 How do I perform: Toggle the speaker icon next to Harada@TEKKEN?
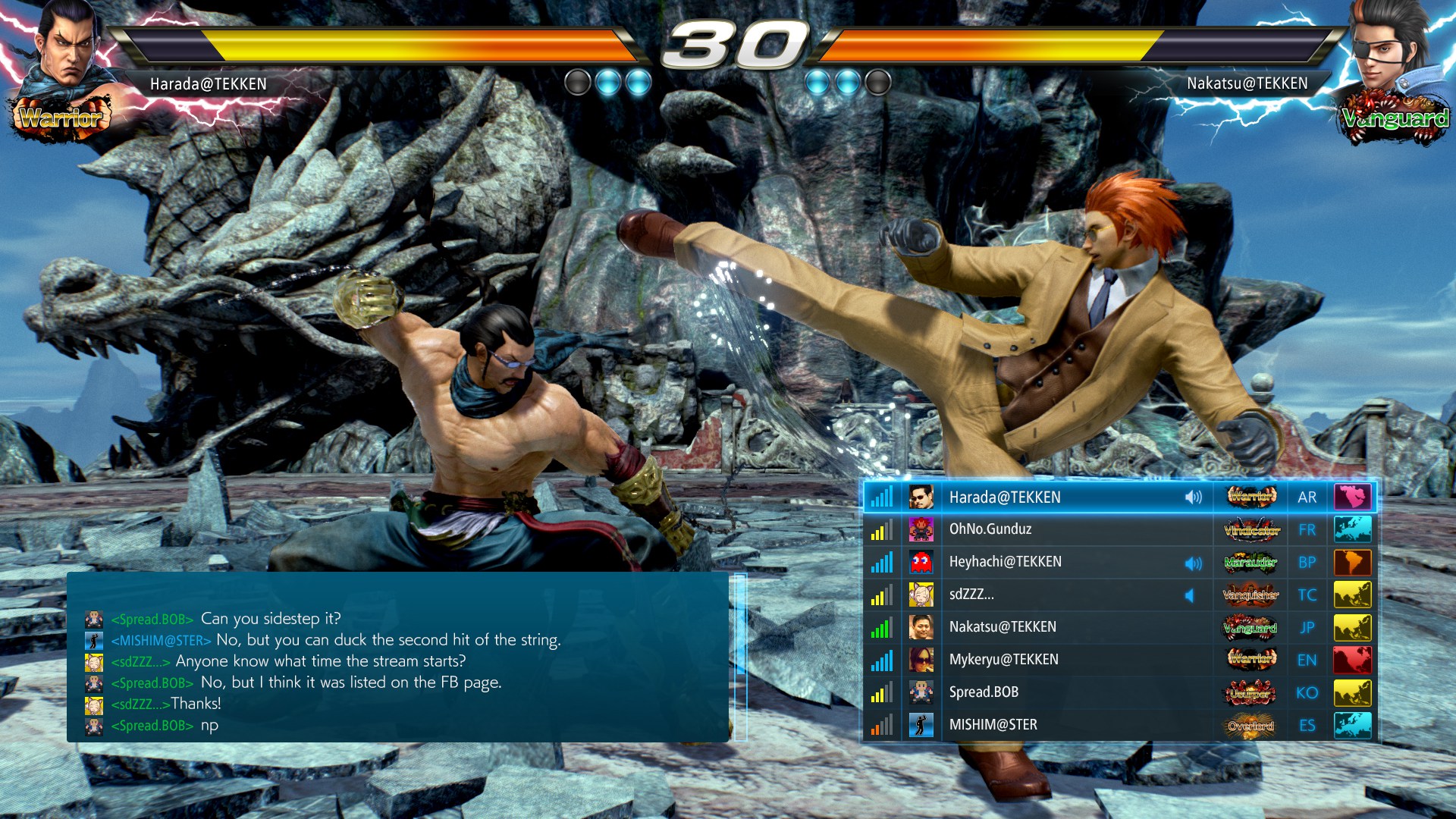click(1194, 497)
